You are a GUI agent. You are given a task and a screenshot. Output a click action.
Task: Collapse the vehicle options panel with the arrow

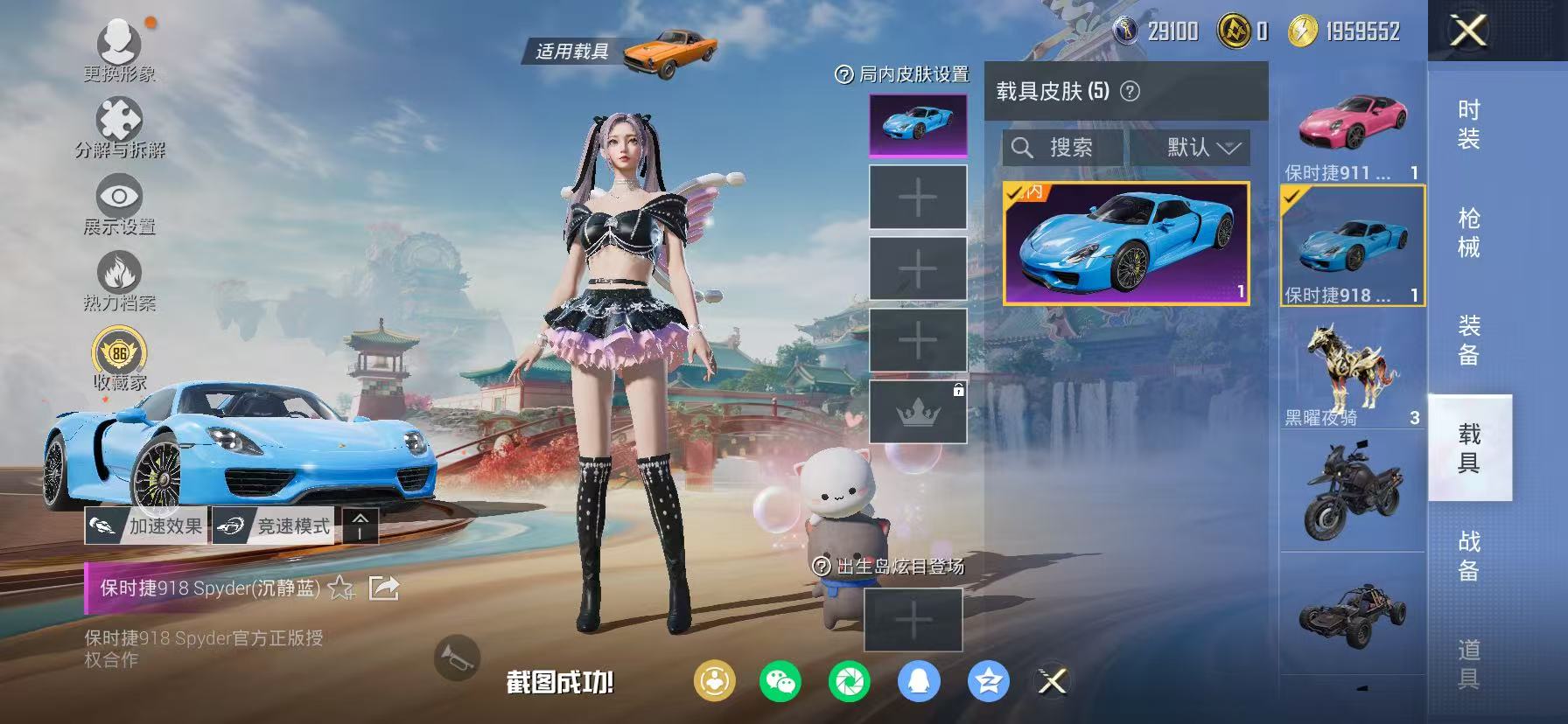(x=362, y=526)
